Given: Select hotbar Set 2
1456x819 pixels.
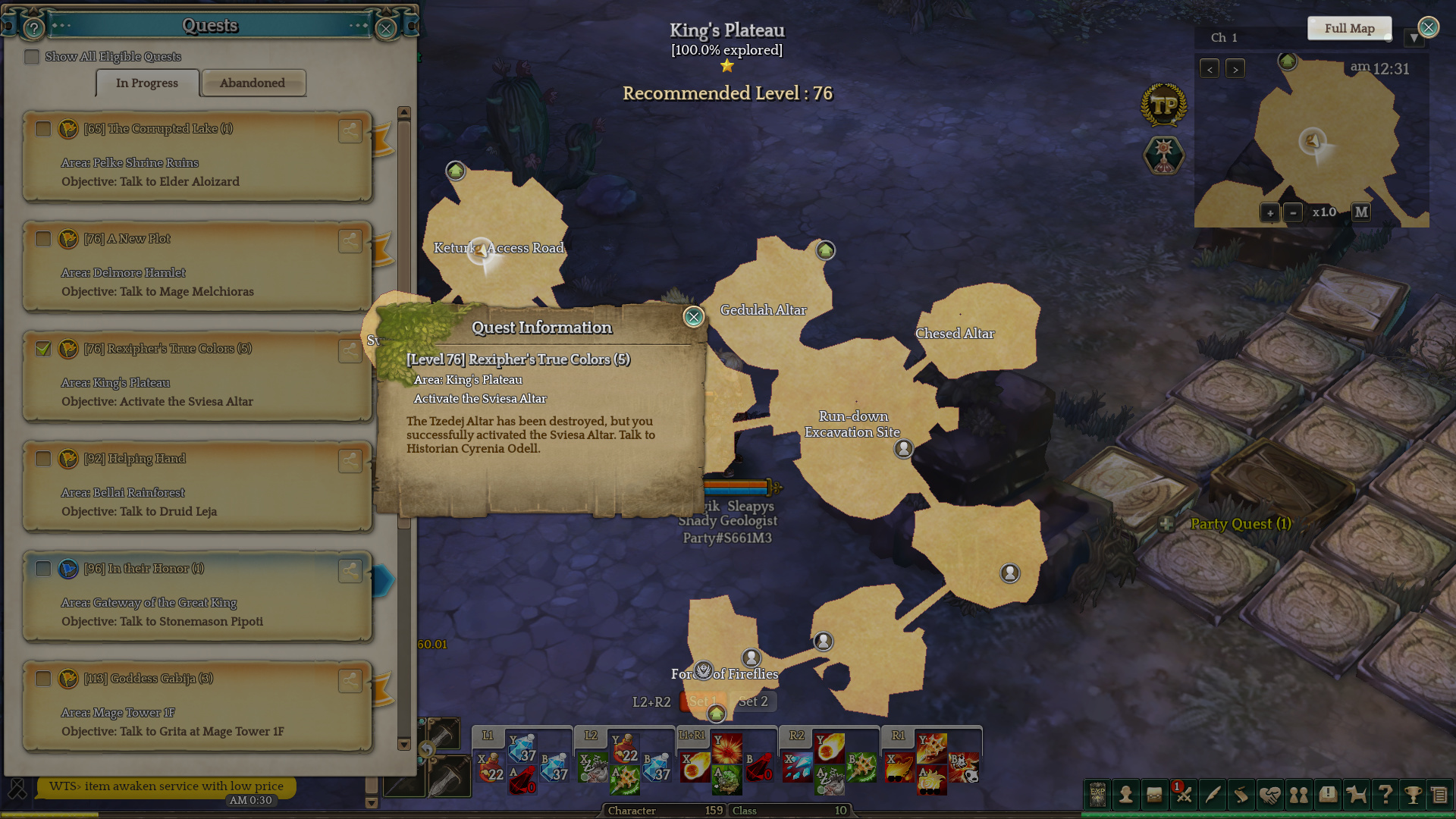Looking at the screenshot, I should click(x=753, y=702).
